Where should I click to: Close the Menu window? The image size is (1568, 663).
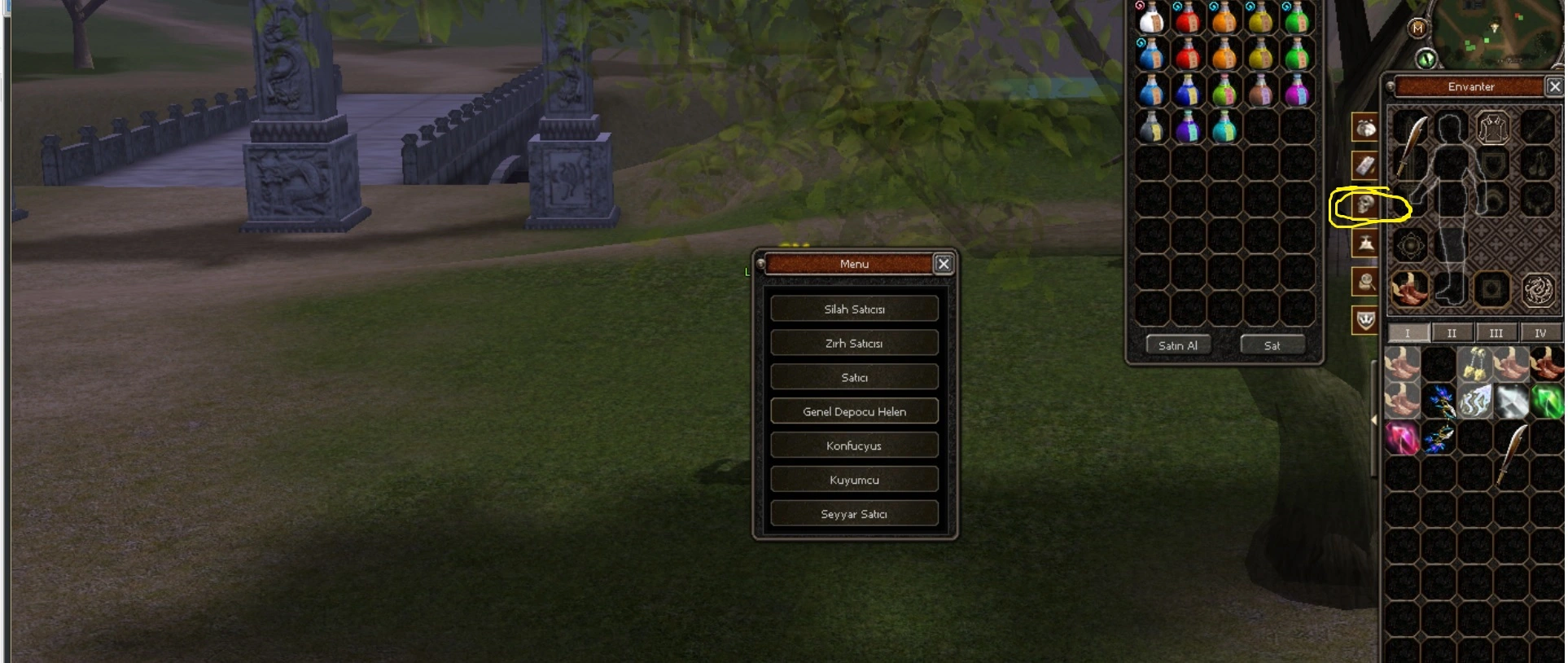(x=944, y=263)
